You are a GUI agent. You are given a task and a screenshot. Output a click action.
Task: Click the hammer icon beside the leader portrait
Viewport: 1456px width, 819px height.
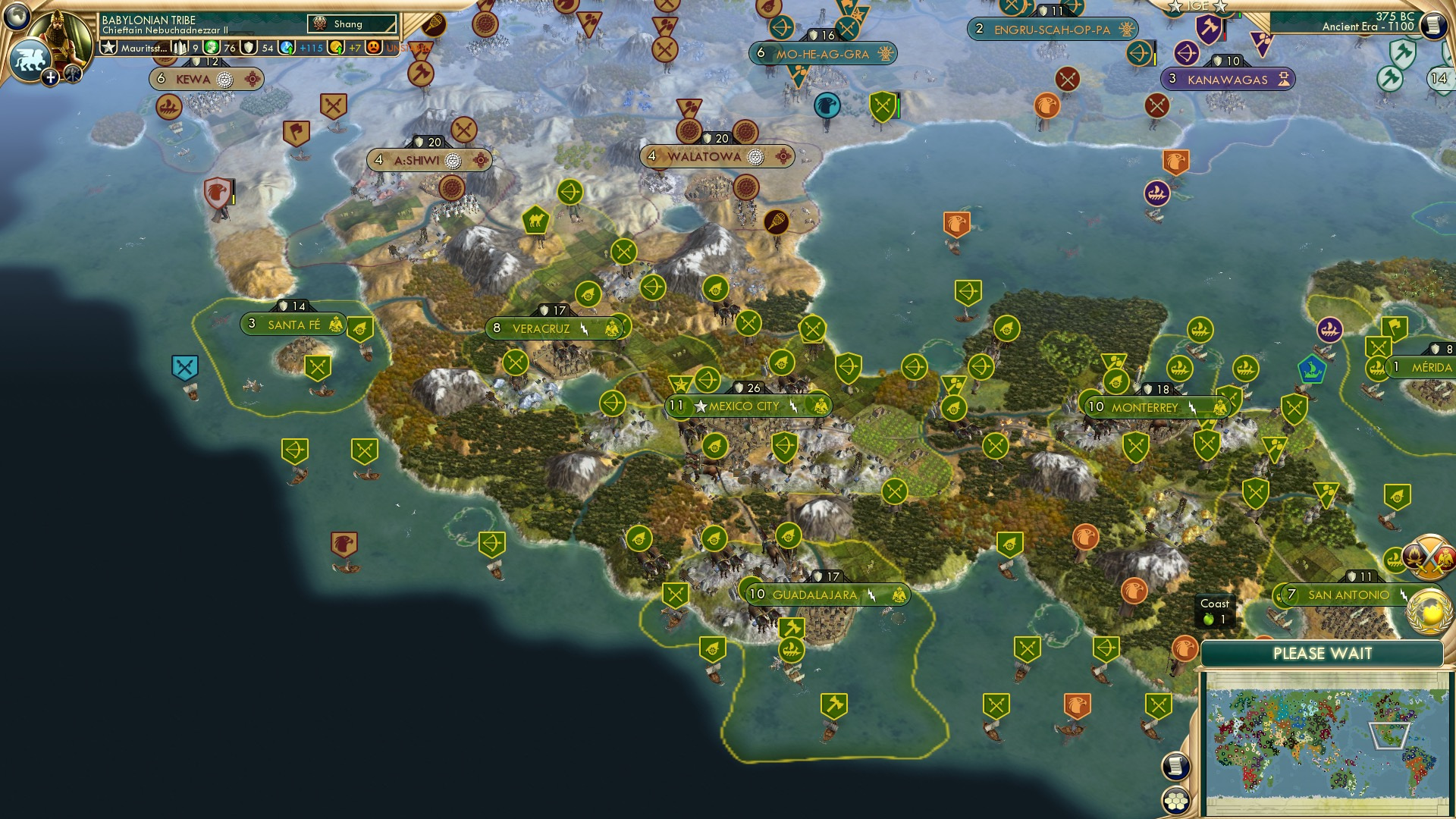coord(73,75)
